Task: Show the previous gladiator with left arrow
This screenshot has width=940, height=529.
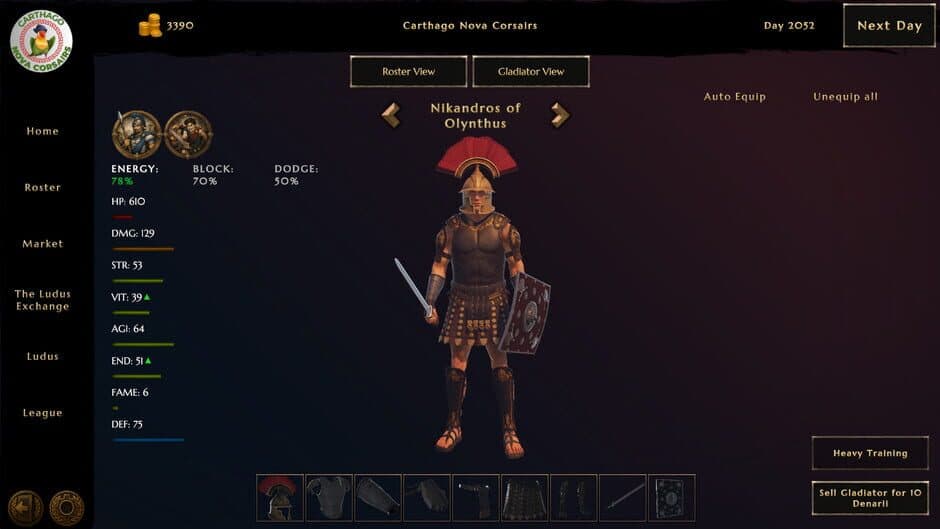Action: [x=391, y=115]
